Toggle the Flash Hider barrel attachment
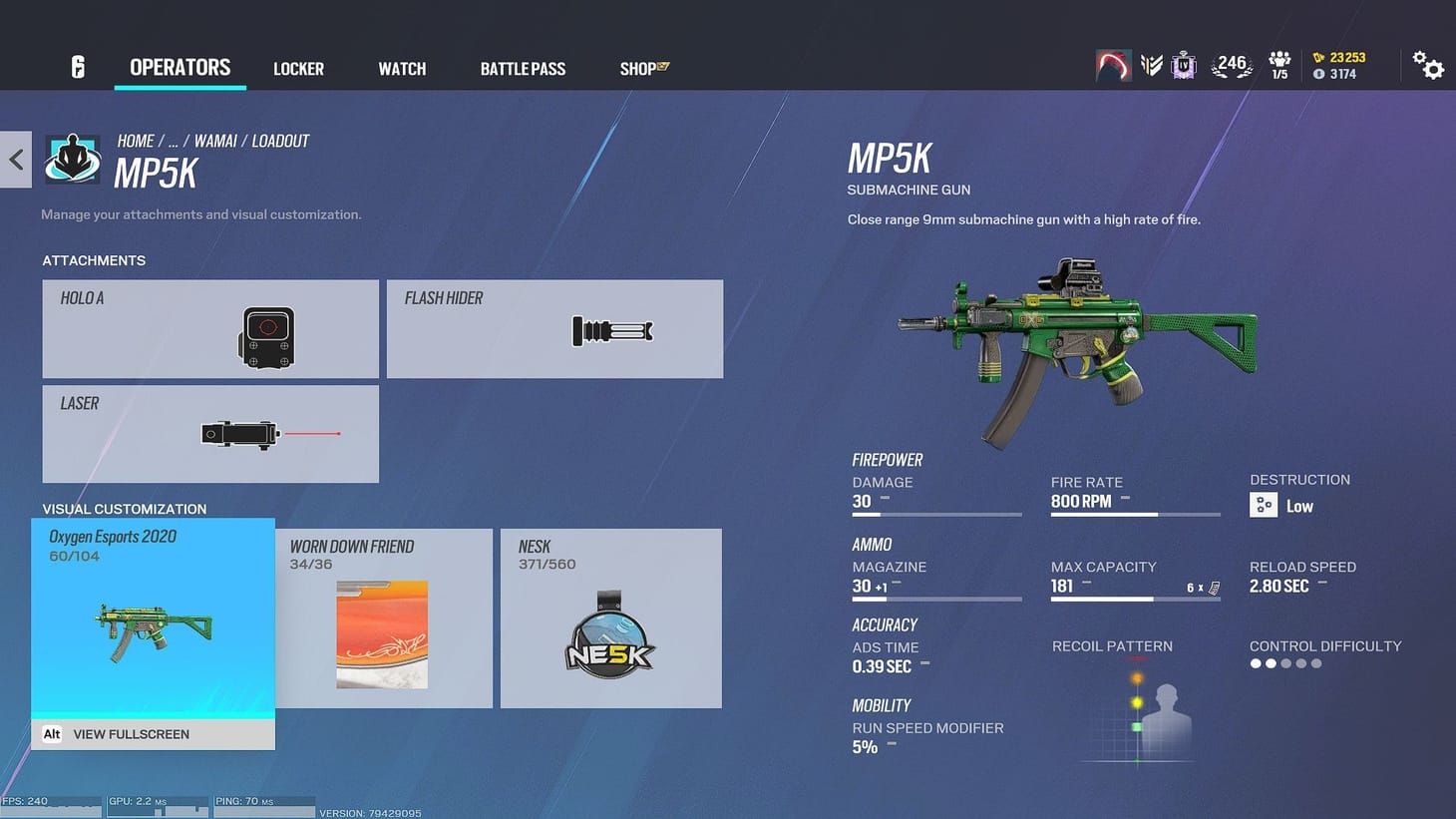Viewport: 1456px width, 819px height. (x=554, y=329)
